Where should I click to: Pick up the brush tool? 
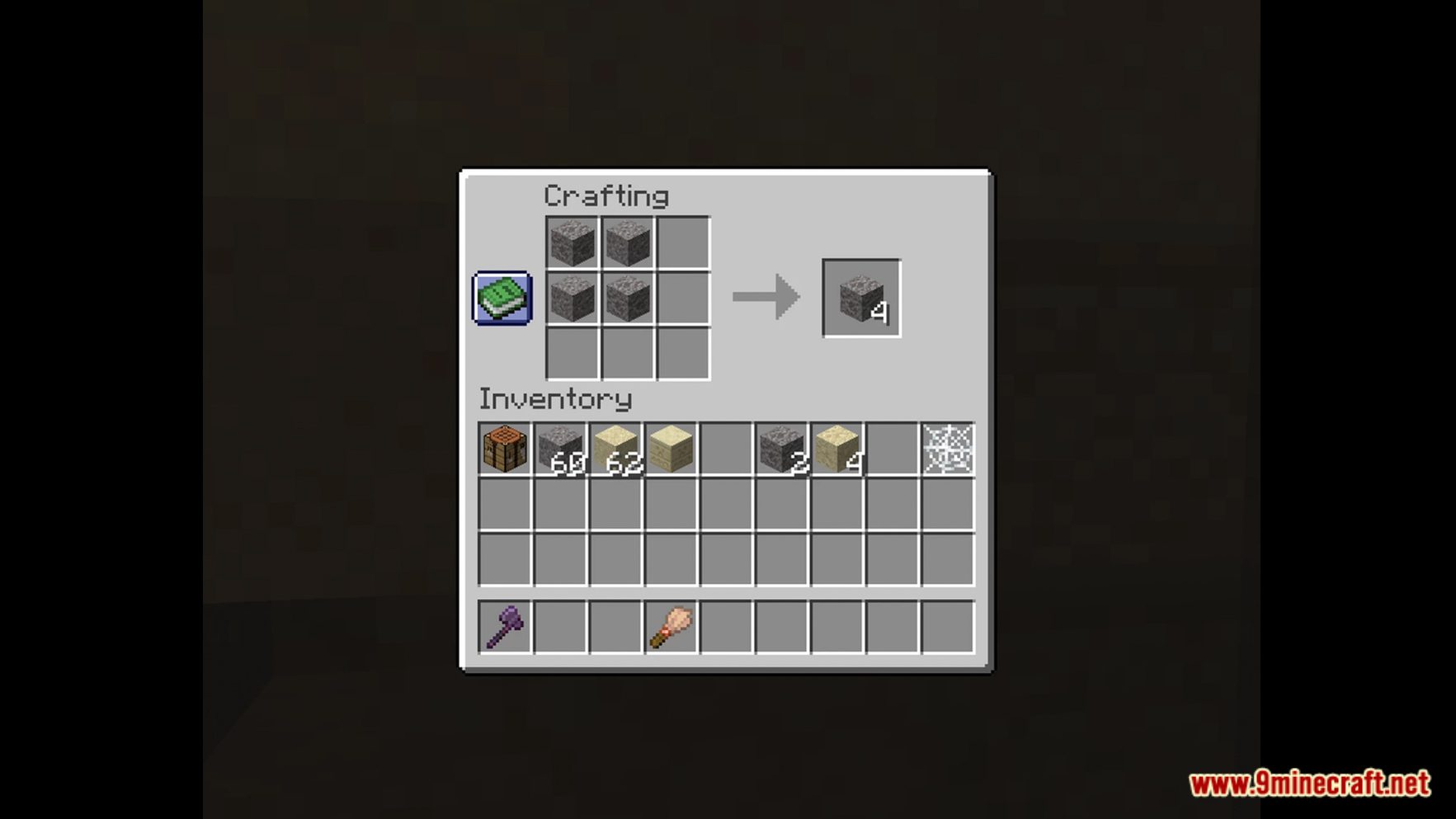670,625
